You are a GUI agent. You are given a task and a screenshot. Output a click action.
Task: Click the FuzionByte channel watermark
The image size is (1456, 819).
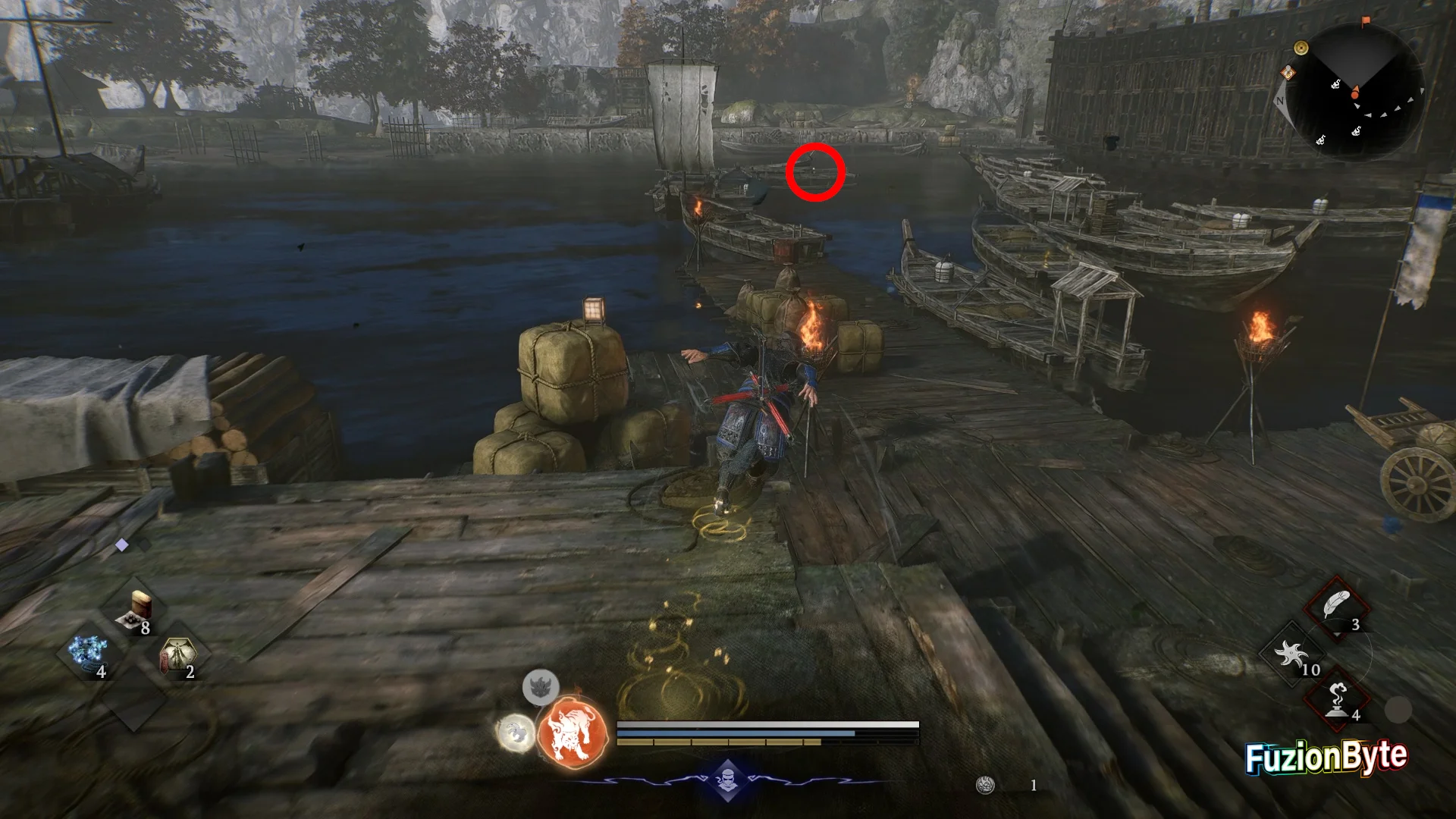pyautogui.click(x=1326, y=757)
